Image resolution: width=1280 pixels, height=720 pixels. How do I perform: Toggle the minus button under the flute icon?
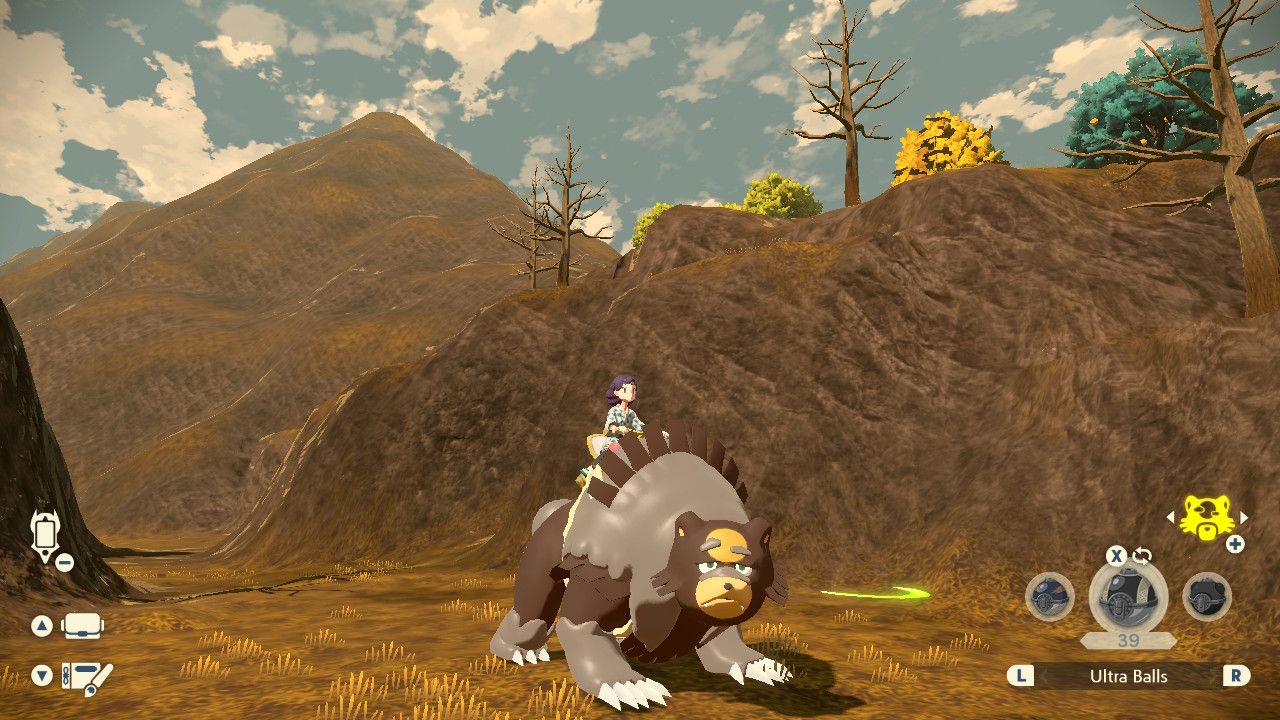coord(63,562)
